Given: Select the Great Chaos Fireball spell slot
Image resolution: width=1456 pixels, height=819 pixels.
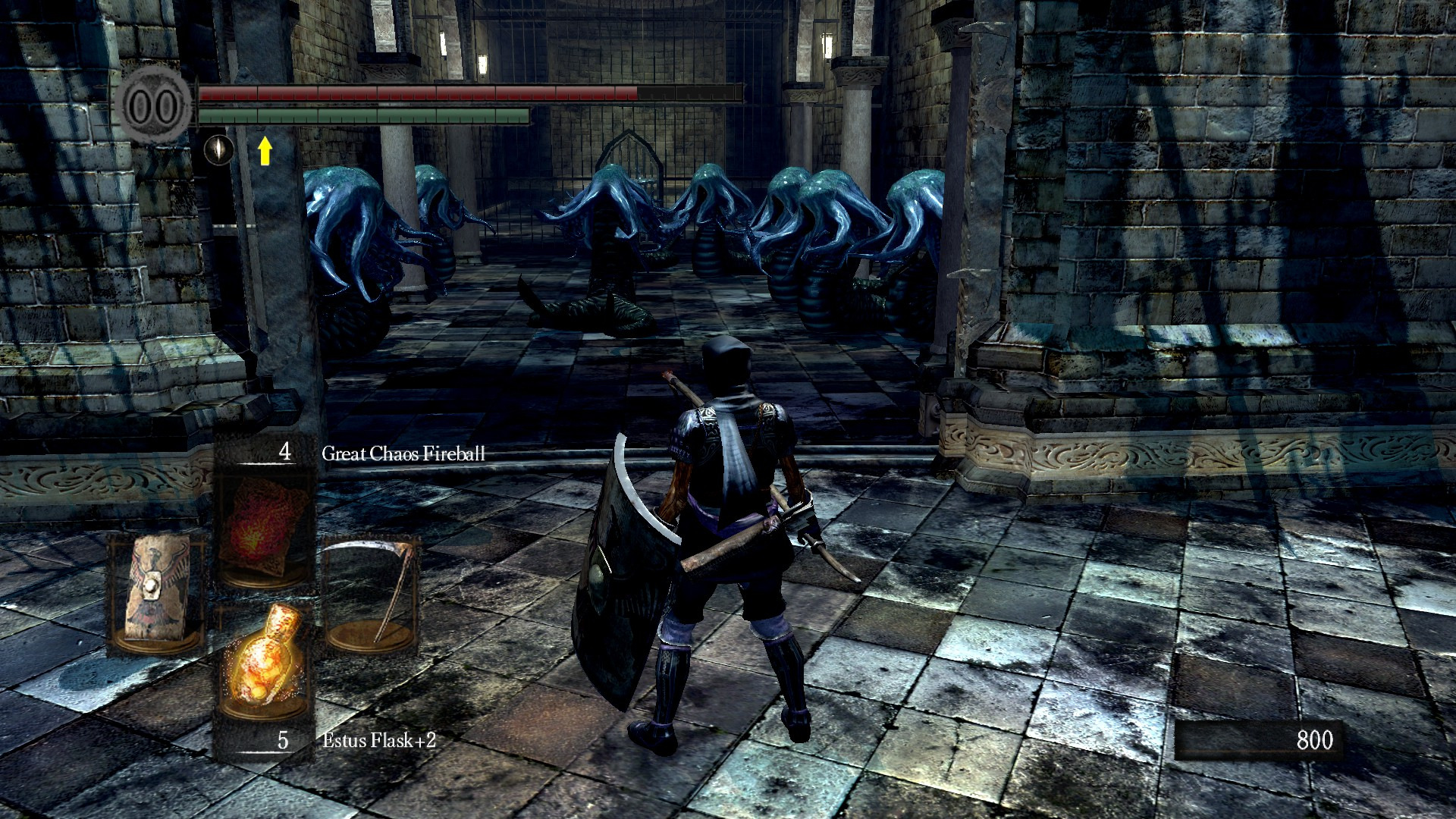Looking at the screenshot, I should click(x=264, y=526).
